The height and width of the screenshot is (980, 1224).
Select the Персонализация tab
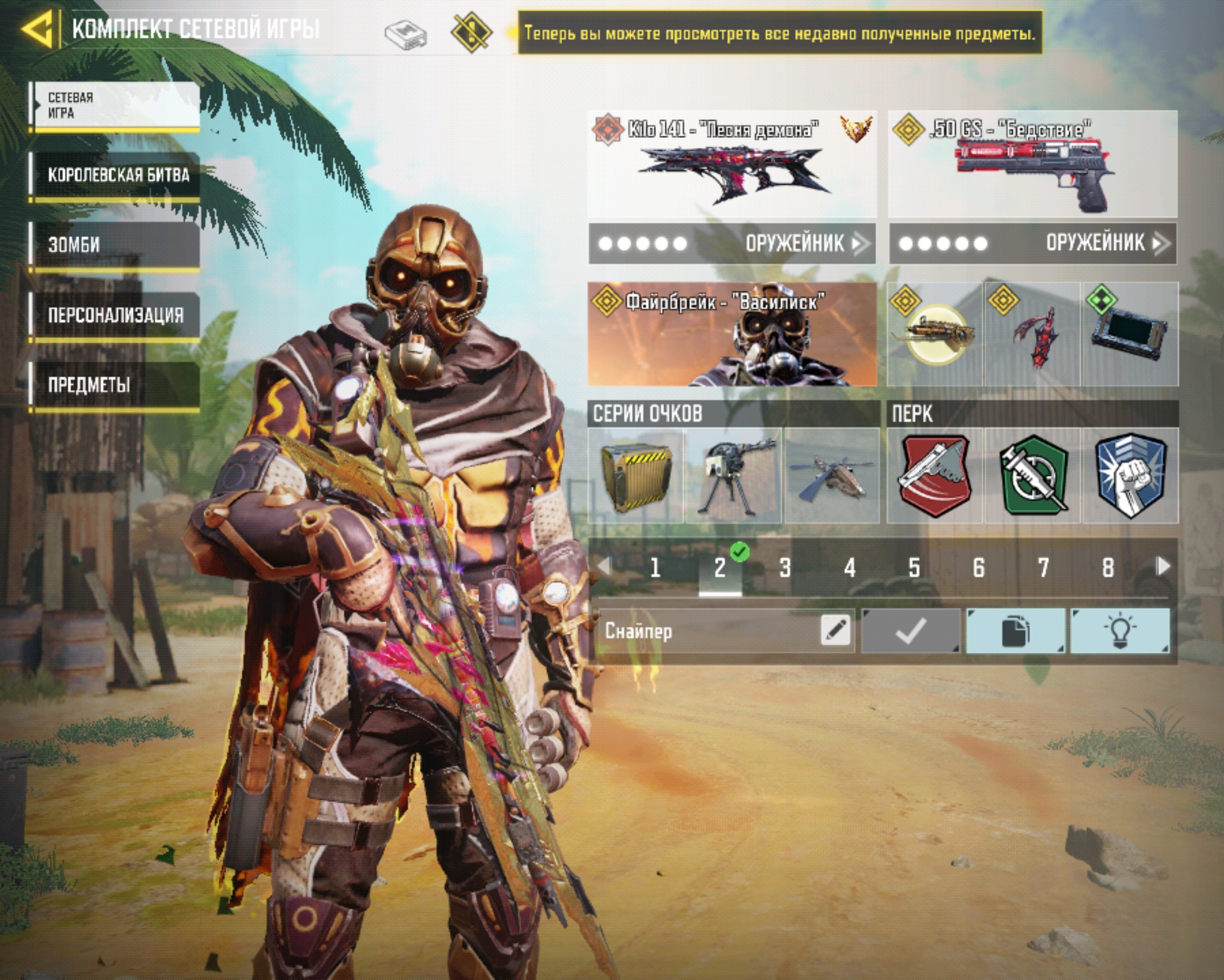(116, 314)
